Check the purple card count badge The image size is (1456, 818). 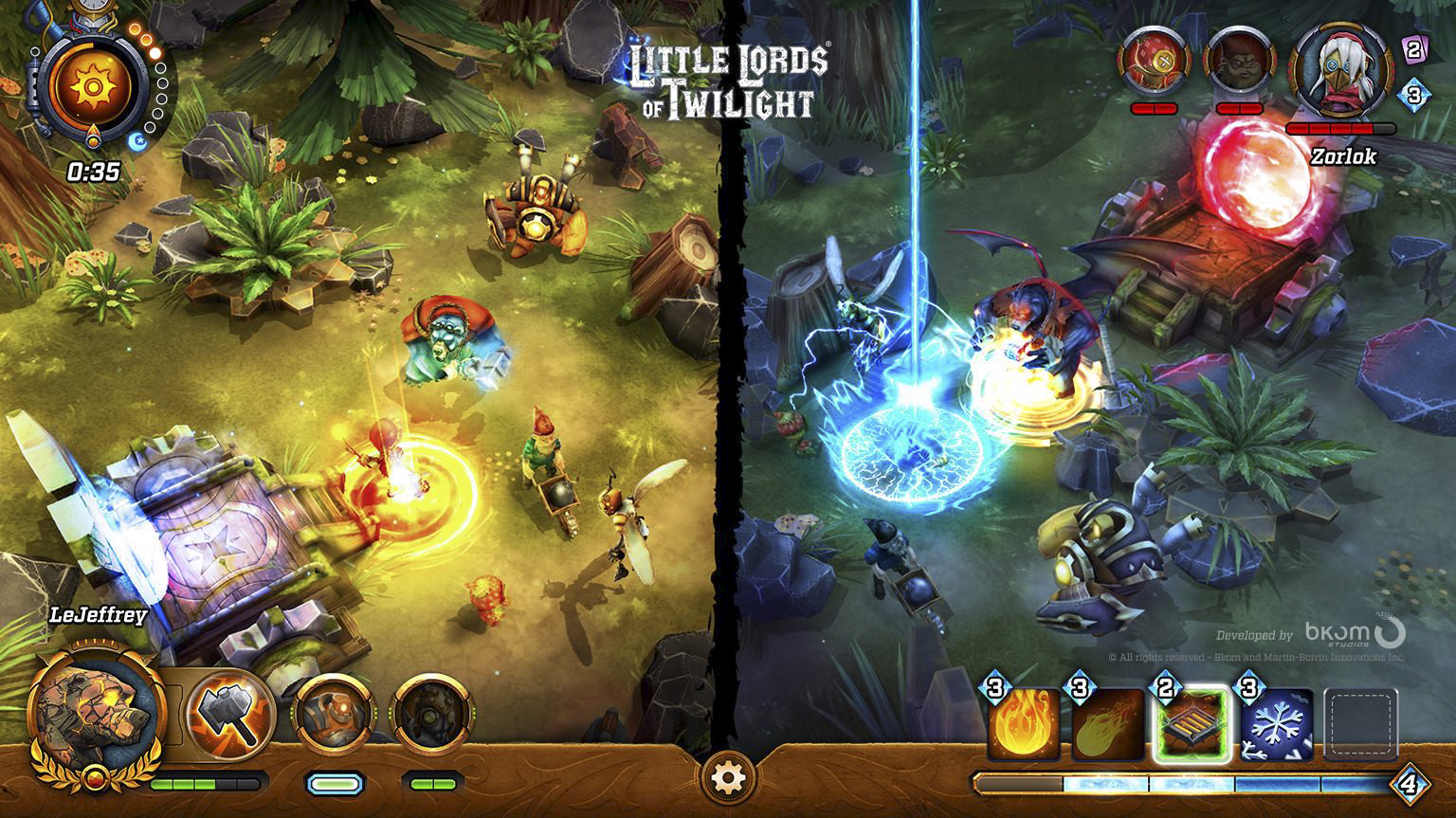click(1413, 49)
